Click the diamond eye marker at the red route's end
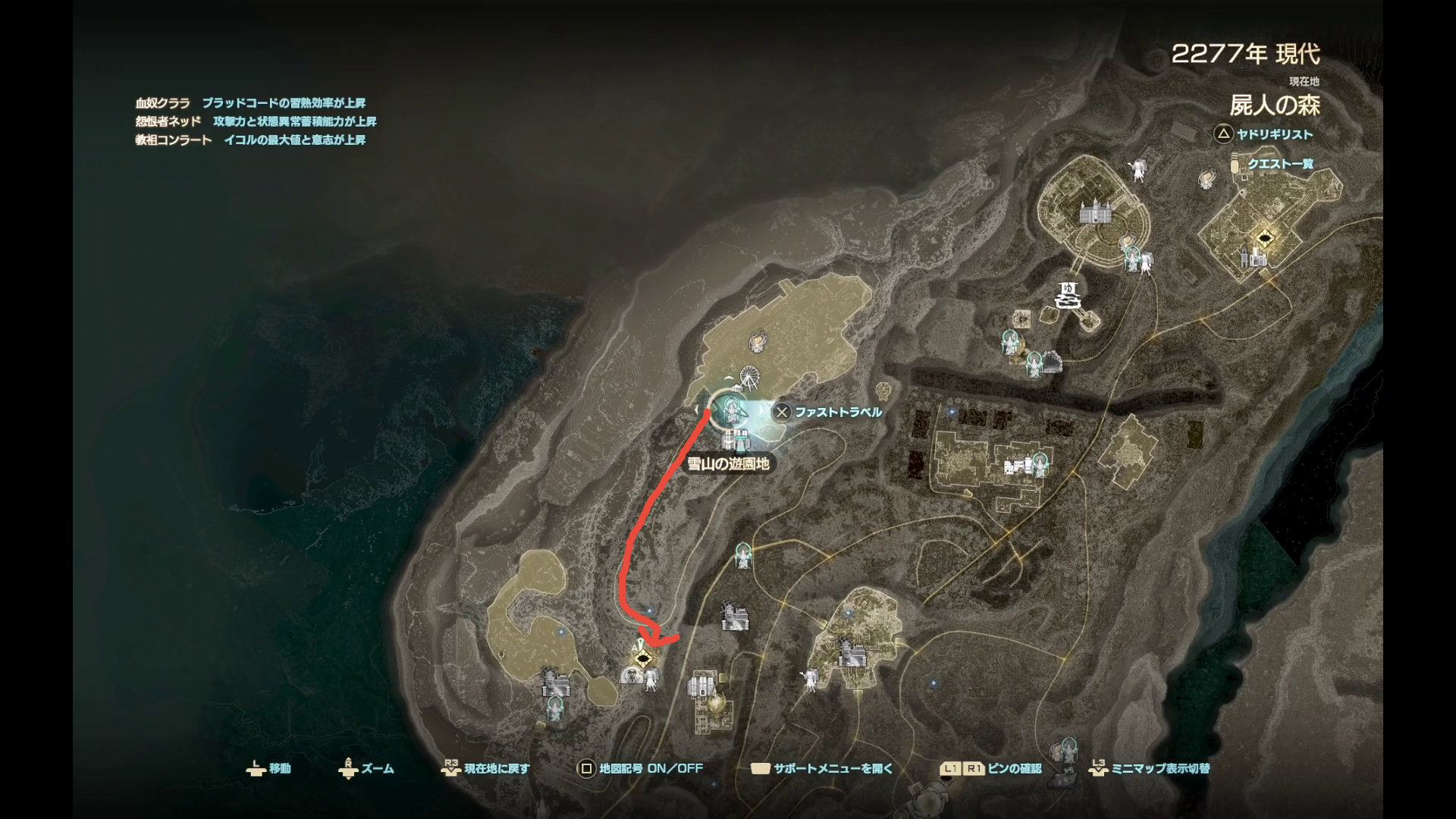Screen dimensions: 1456x819 [x=643, y=658]
